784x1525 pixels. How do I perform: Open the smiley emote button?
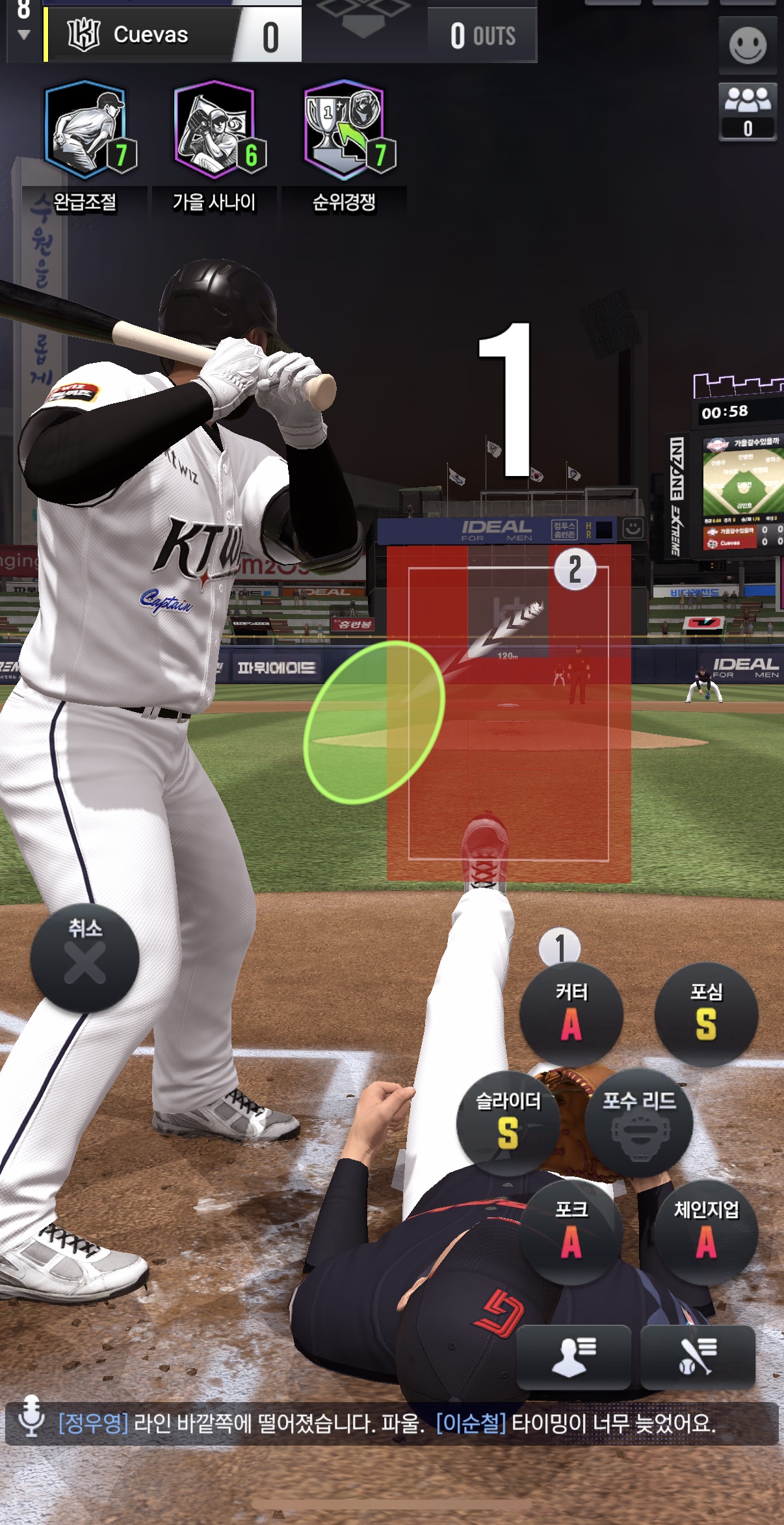click(748, 46)
